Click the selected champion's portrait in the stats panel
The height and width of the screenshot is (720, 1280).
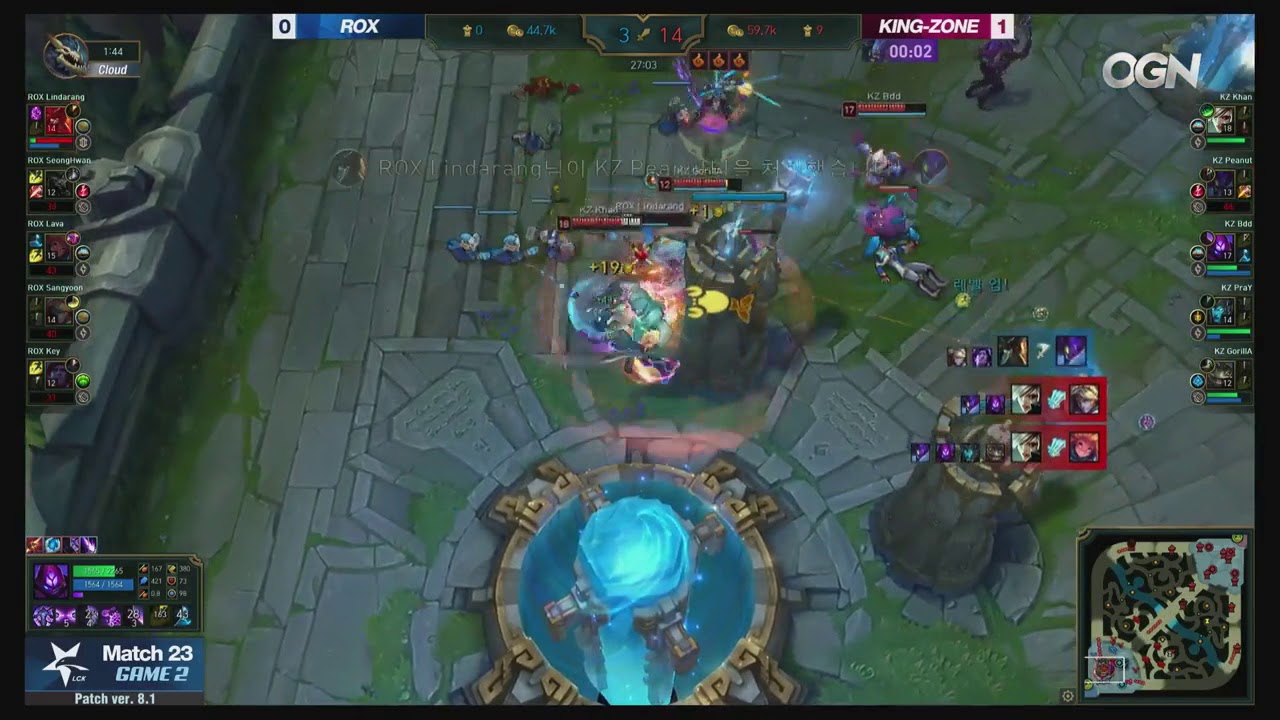tap(50, 580)
